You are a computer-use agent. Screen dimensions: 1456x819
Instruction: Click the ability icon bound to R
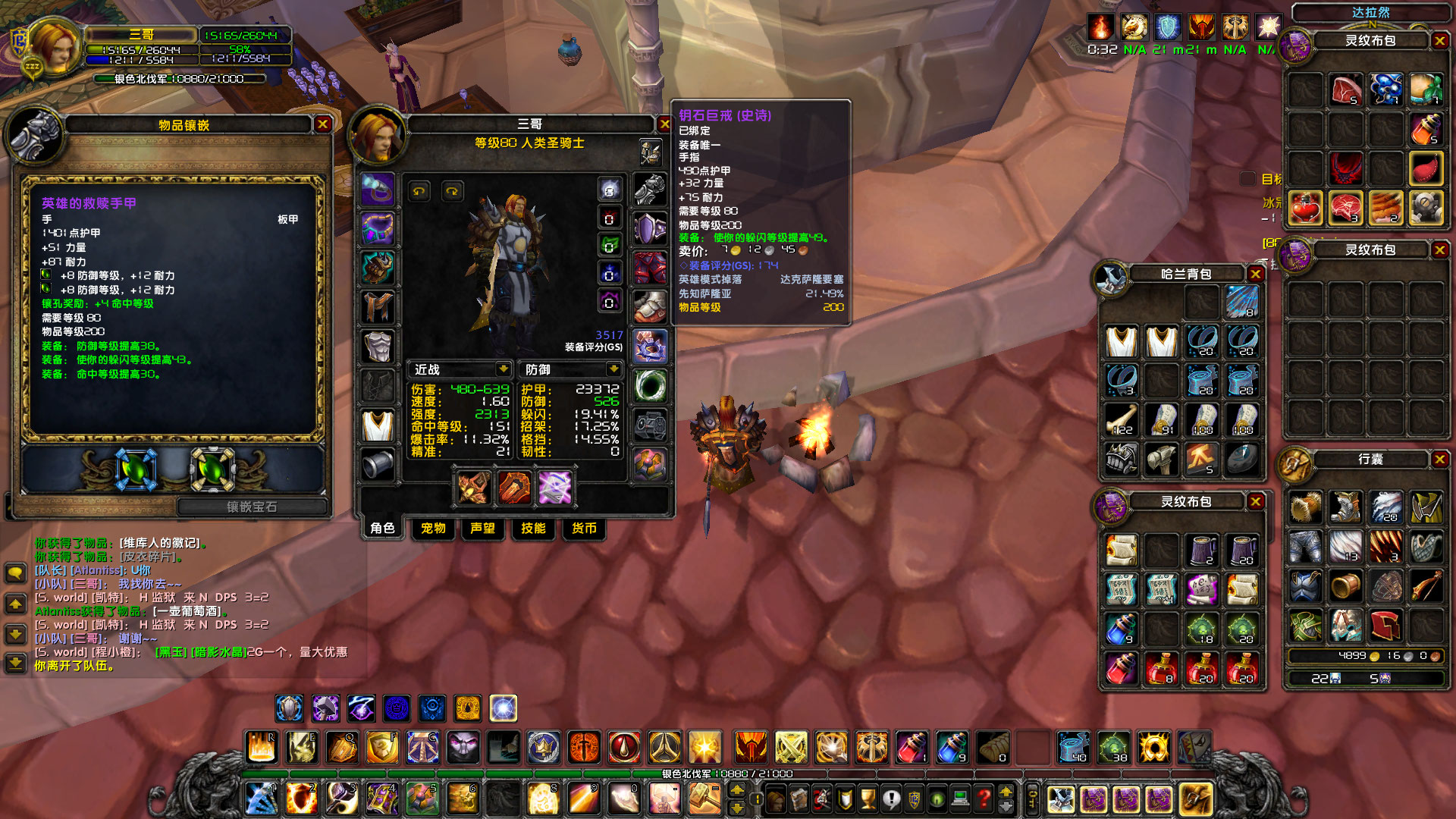click(262, 747)
